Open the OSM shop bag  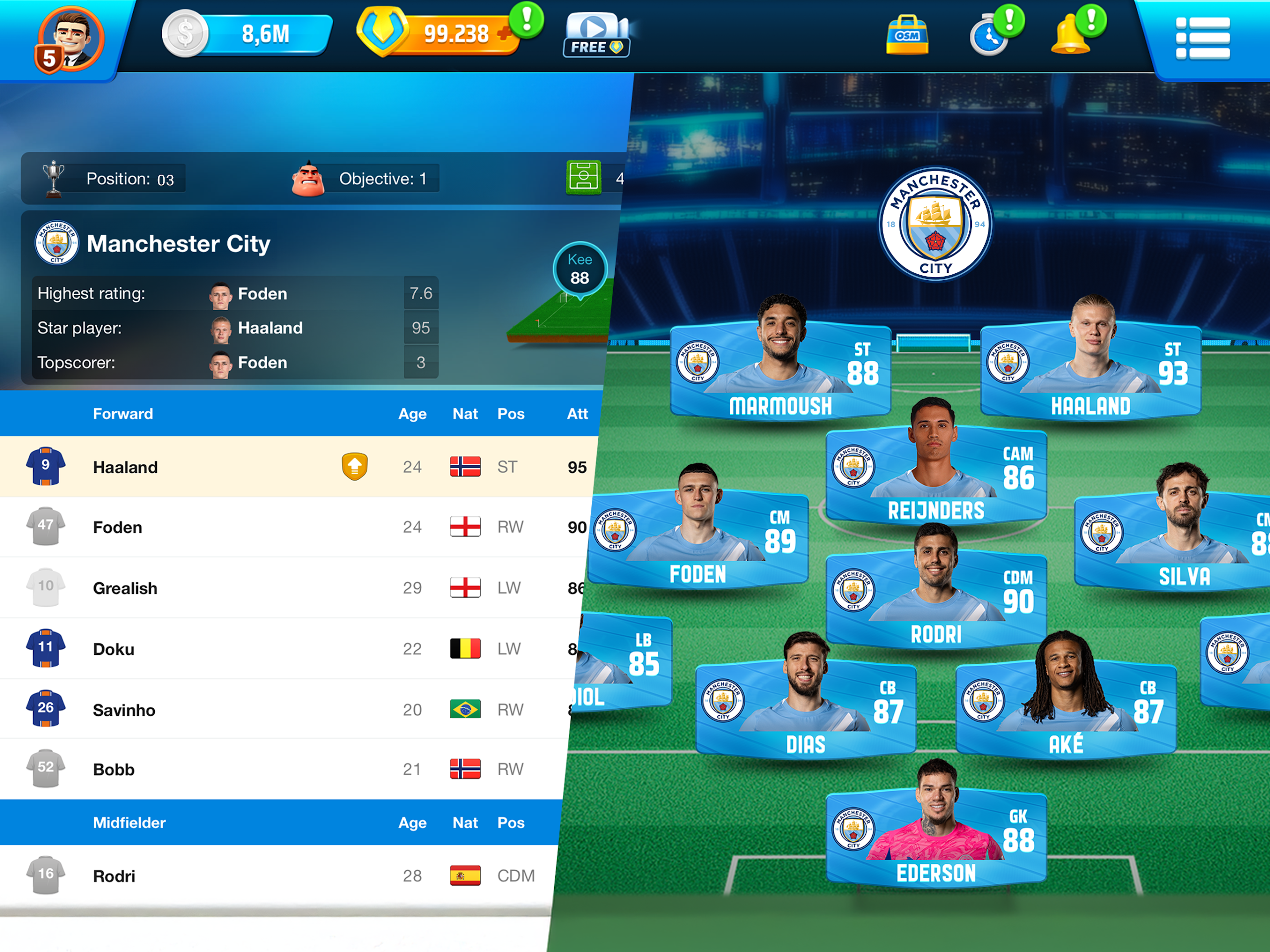click(906, 36)
